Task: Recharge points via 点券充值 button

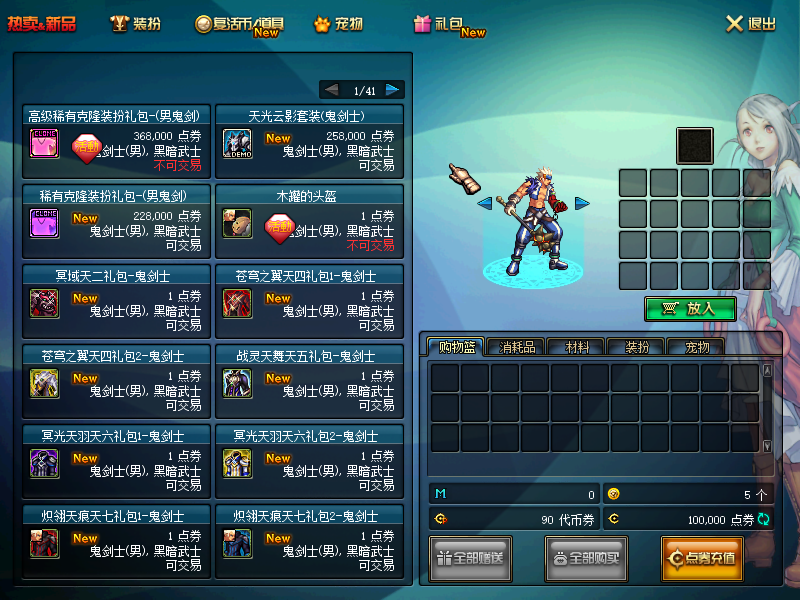Action: point(702,558)
